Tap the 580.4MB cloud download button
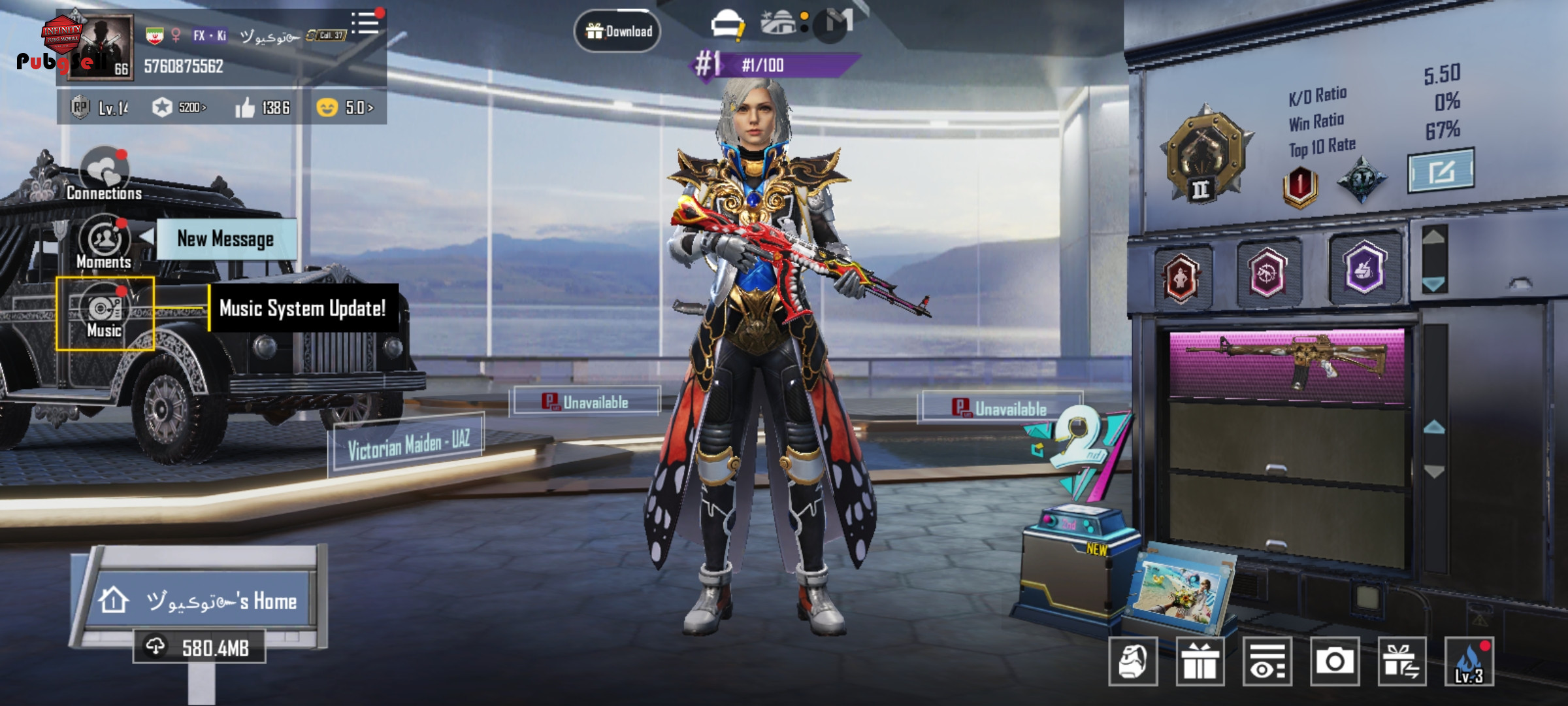Viewport: 1568px width, 706px height. (199, 647)
